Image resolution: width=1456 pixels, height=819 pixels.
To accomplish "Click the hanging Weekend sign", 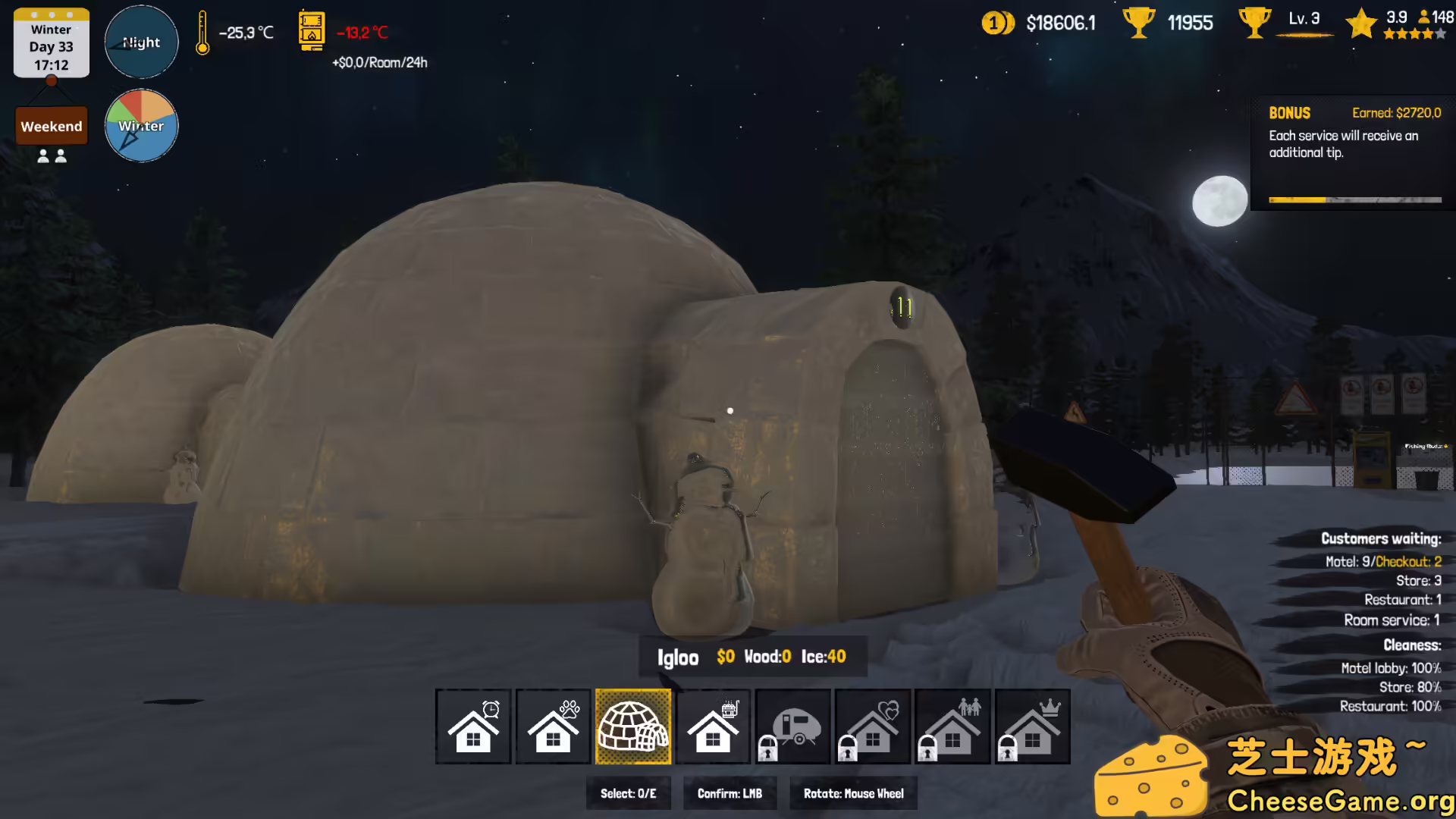I will point(51,126).
